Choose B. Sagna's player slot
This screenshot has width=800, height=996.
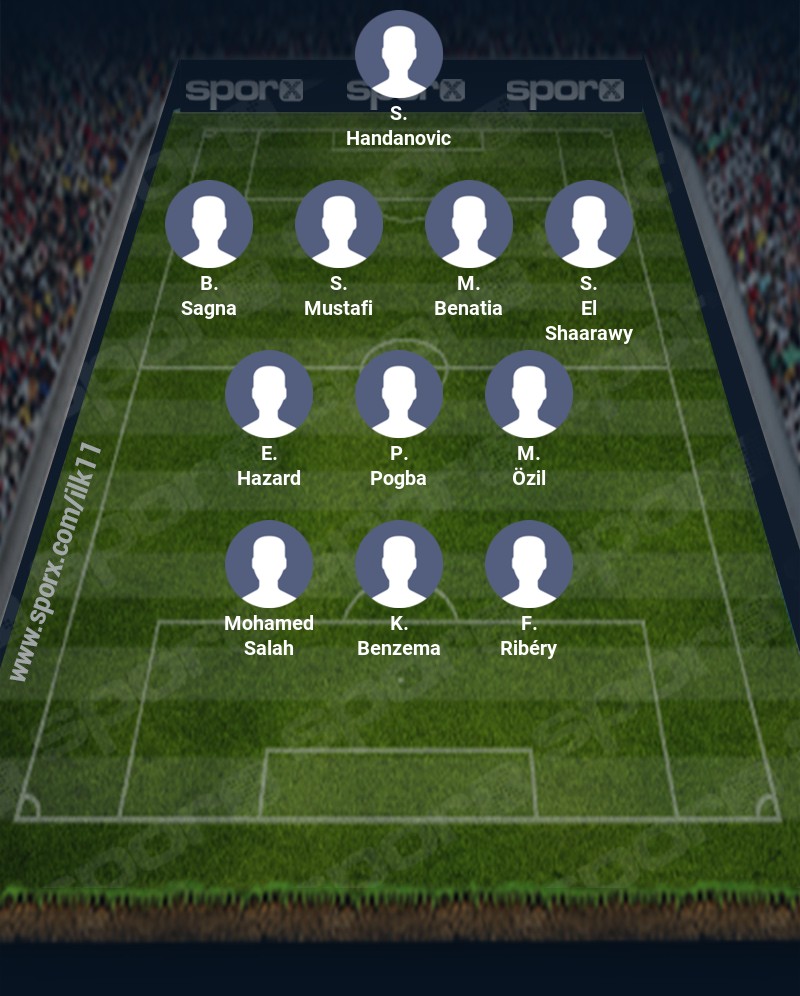pos(209,224)
